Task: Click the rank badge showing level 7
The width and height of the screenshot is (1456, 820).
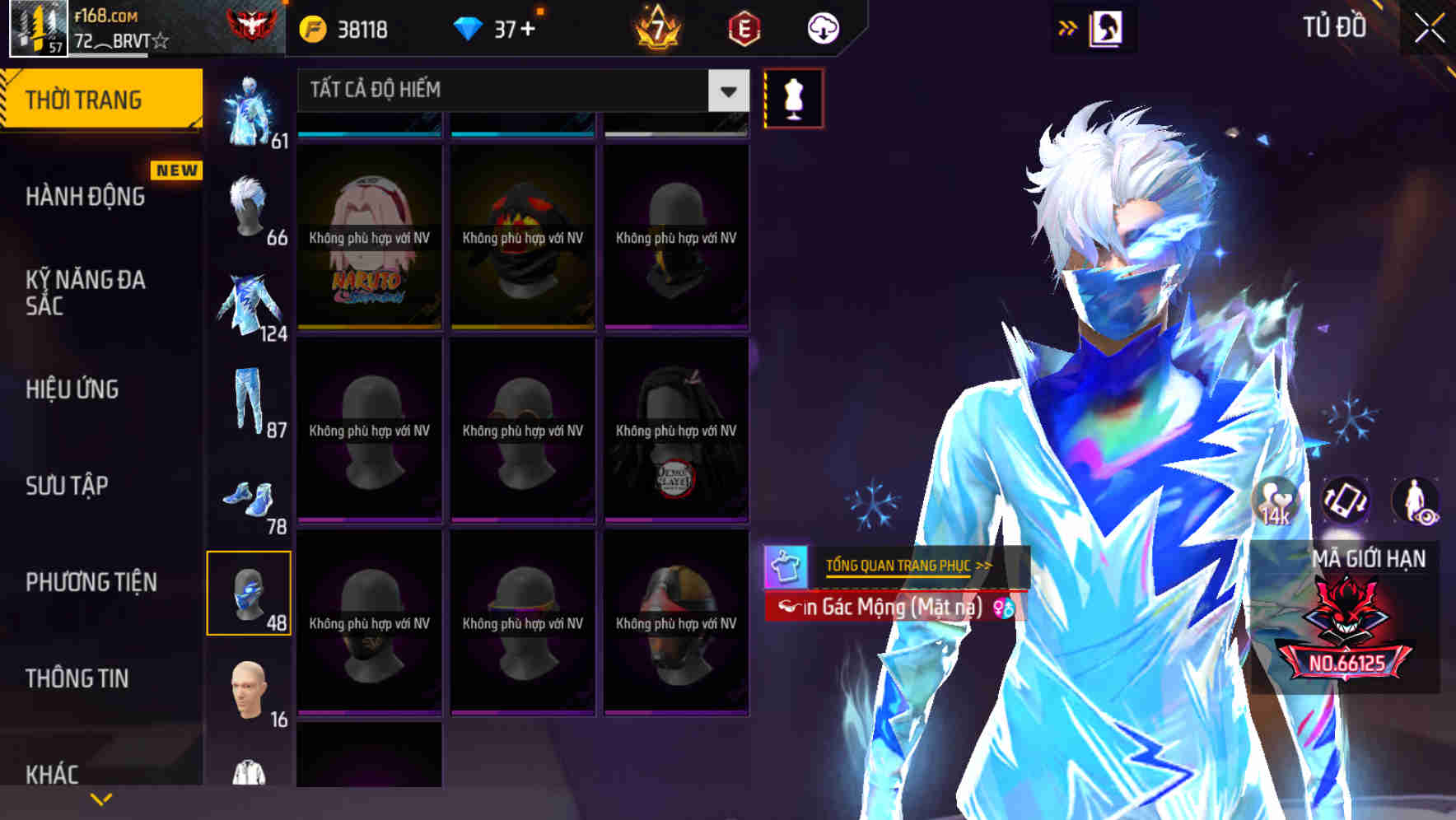Action: tap(659, 27)
